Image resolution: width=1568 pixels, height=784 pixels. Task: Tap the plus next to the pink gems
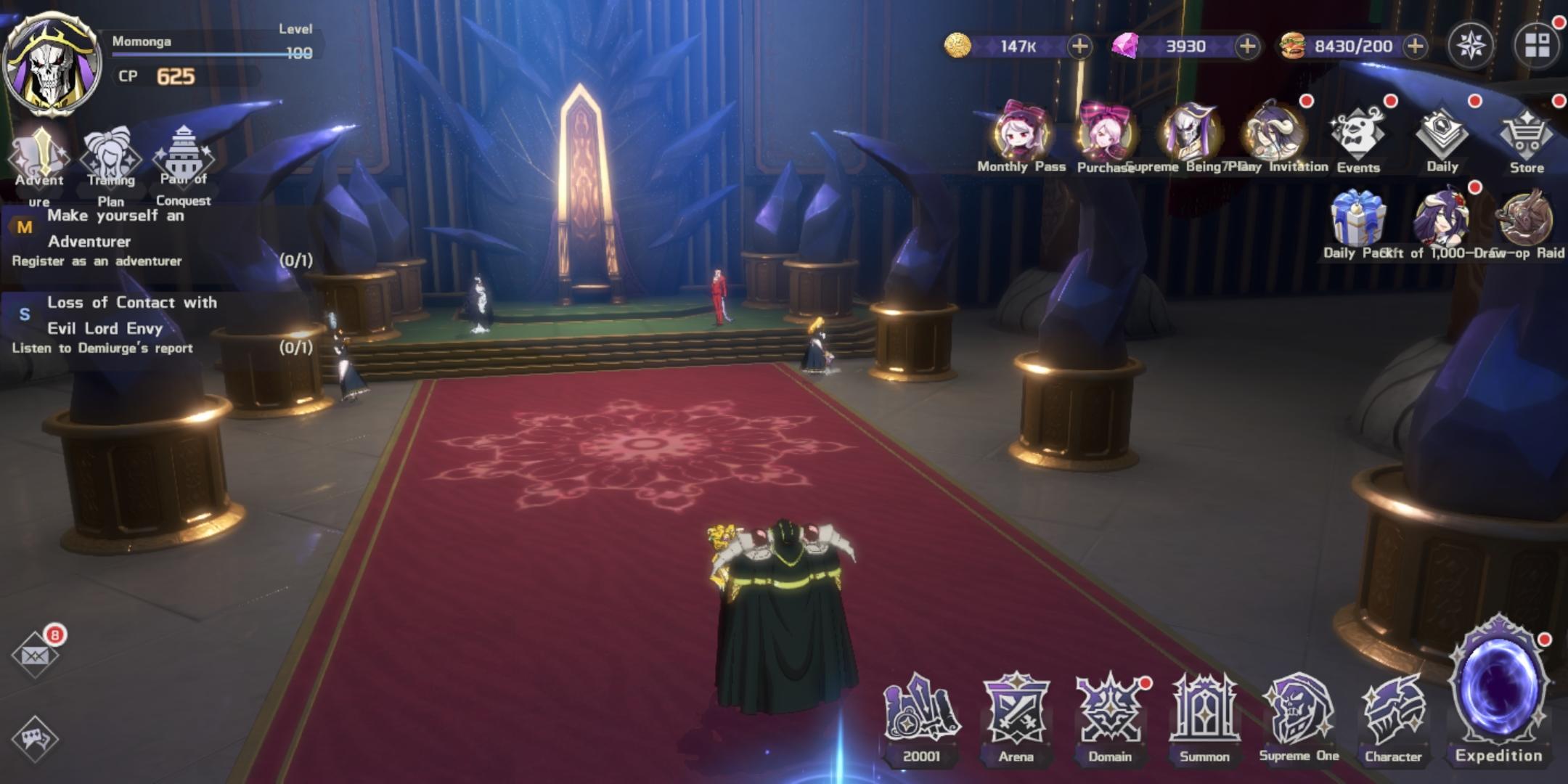(x=1246, y=45)
